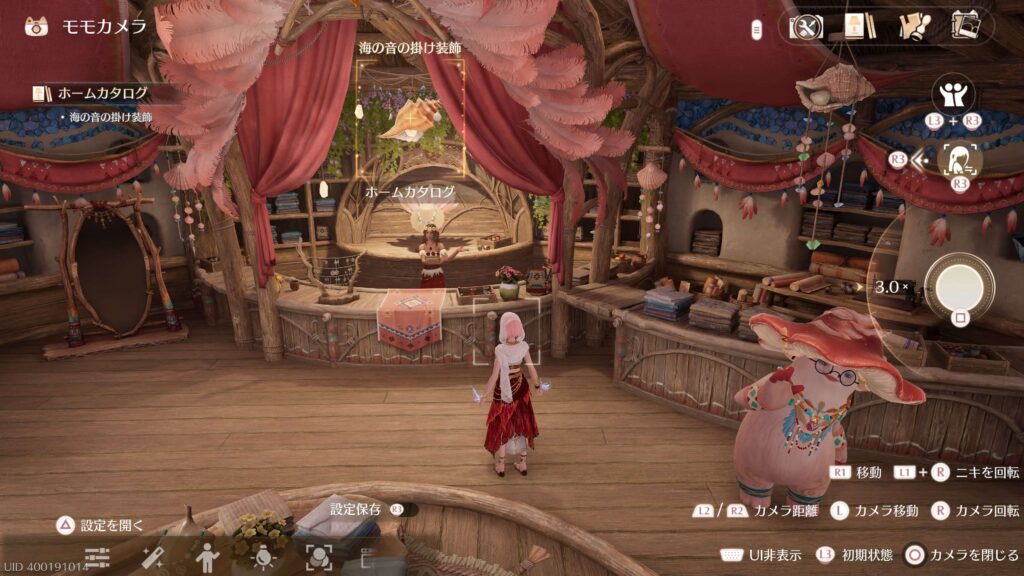Open the photo album icon
The image size is (1024, 576).
tap(965, 26)
